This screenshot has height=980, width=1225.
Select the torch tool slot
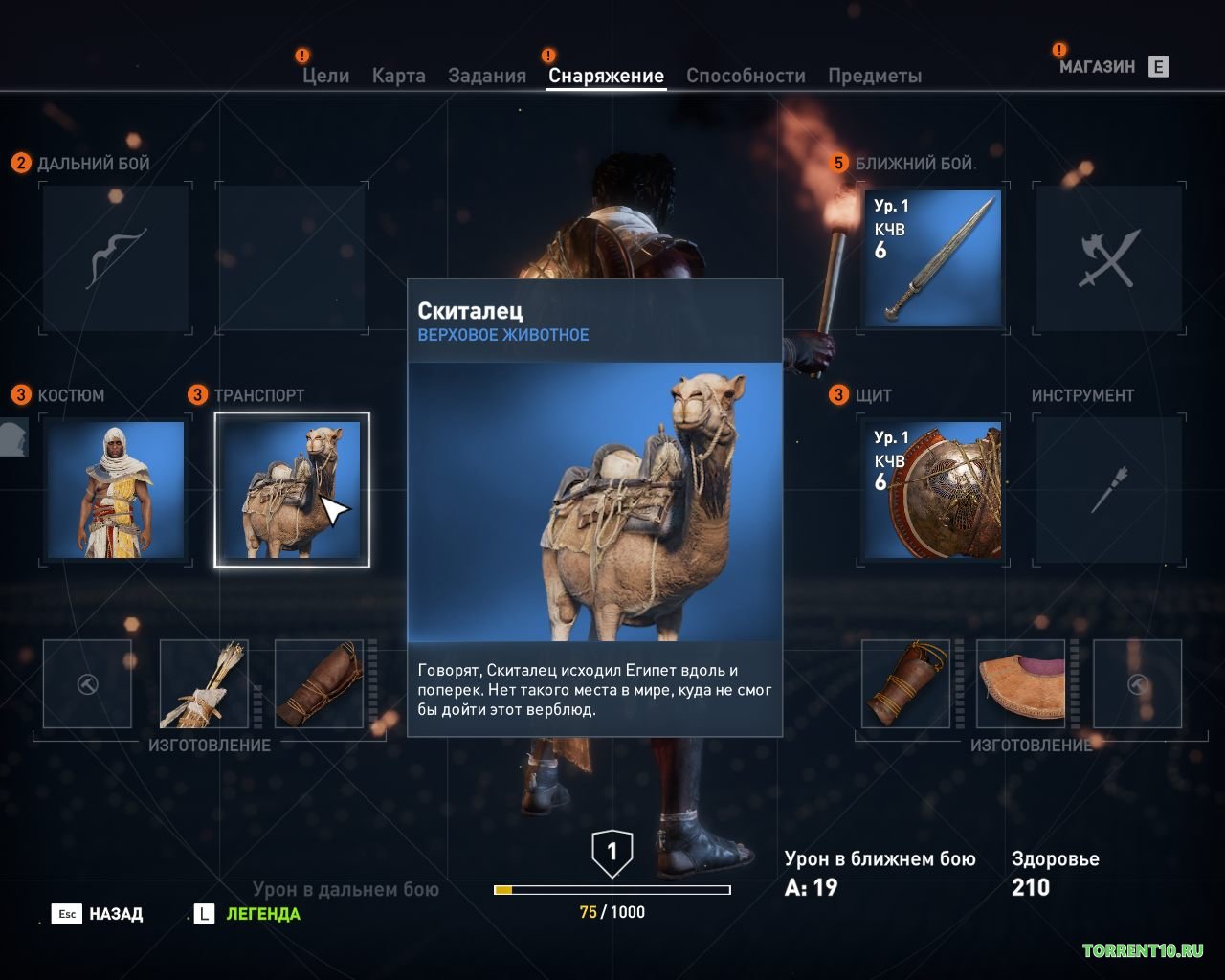[x=1110, y=490]
